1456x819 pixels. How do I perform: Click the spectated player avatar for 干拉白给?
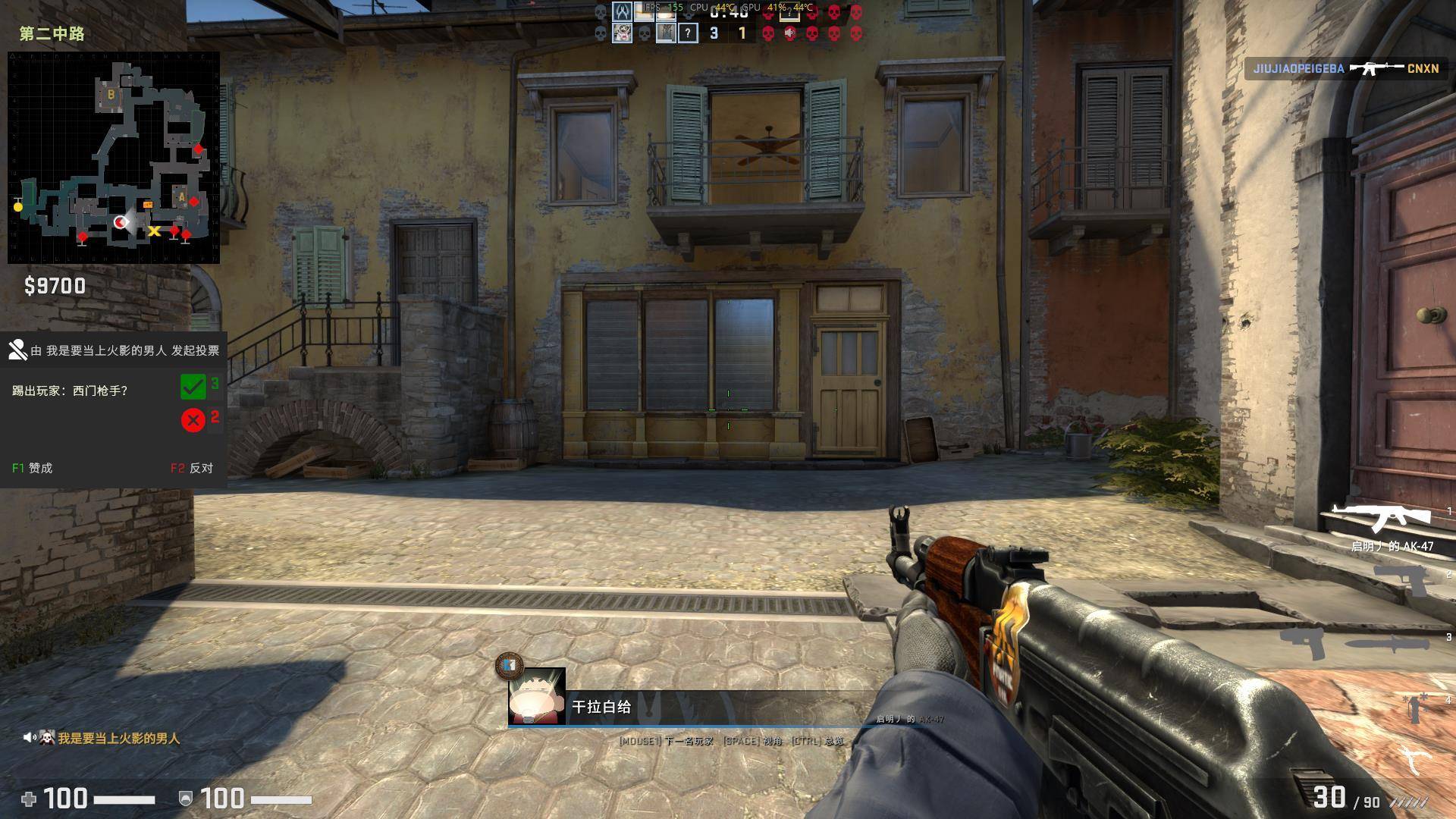click(537, 696)
